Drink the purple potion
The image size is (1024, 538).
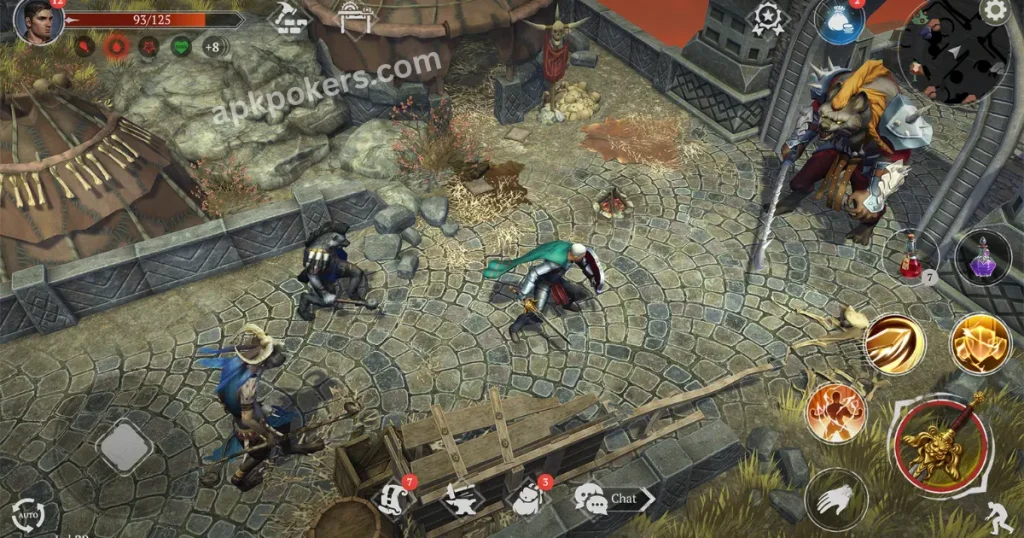[x=977, y=257]
